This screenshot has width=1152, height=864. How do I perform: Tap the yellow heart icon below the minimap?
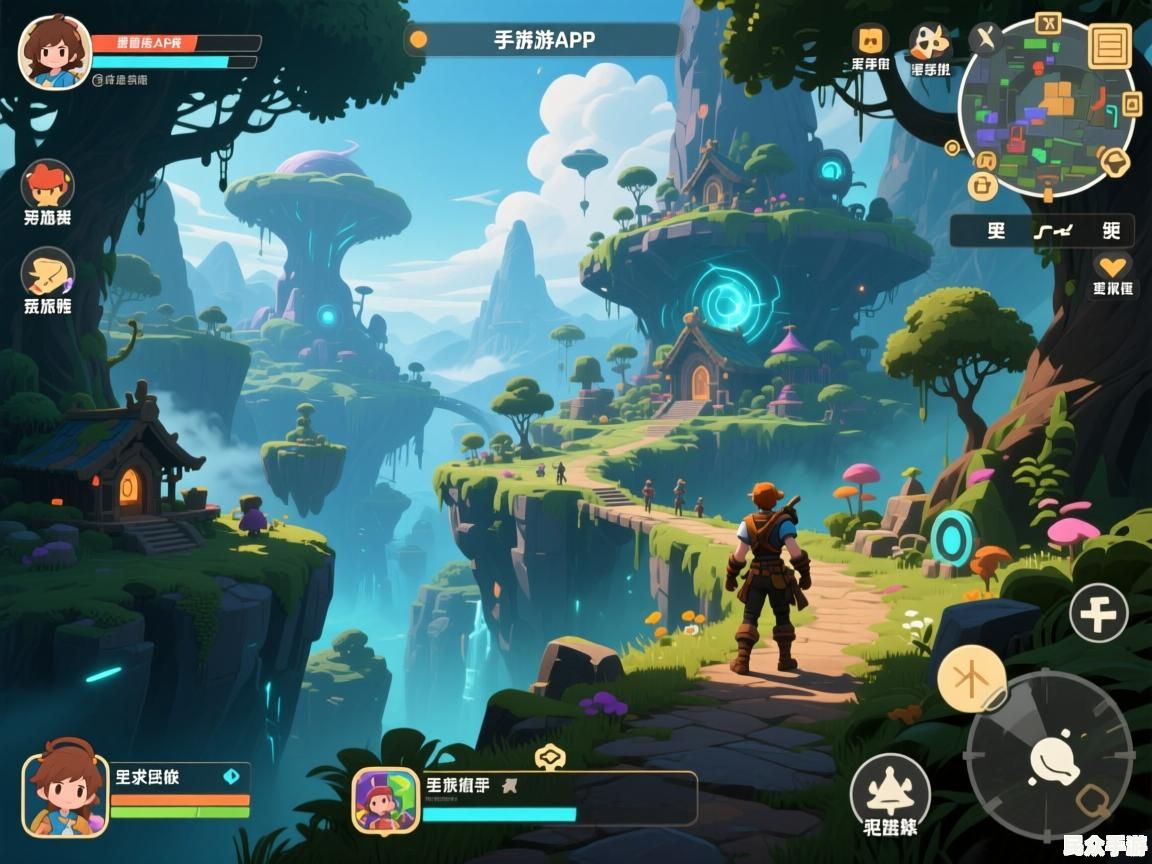click(x=1111, y=266)
